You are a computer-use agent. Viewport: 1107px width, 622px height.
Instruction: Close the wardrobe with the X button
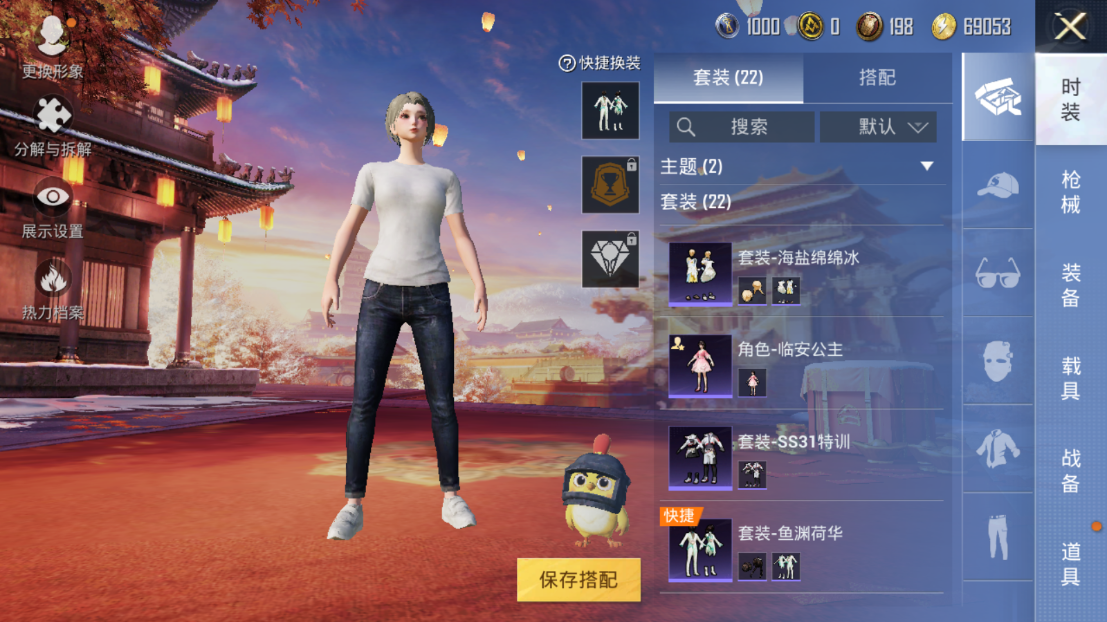click(1070, 27)
